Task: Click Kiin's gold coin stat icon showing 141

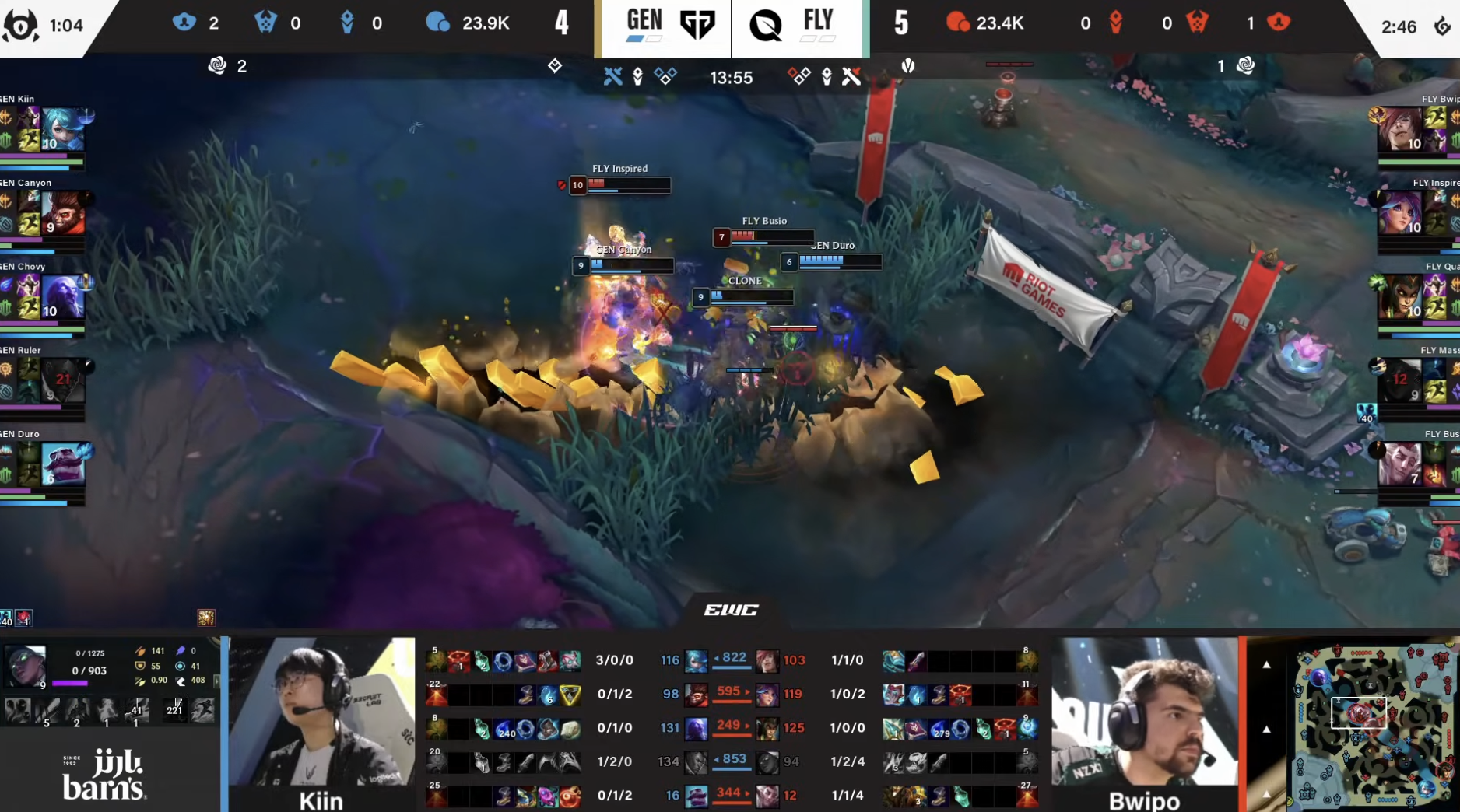Action: coord(140,651)
